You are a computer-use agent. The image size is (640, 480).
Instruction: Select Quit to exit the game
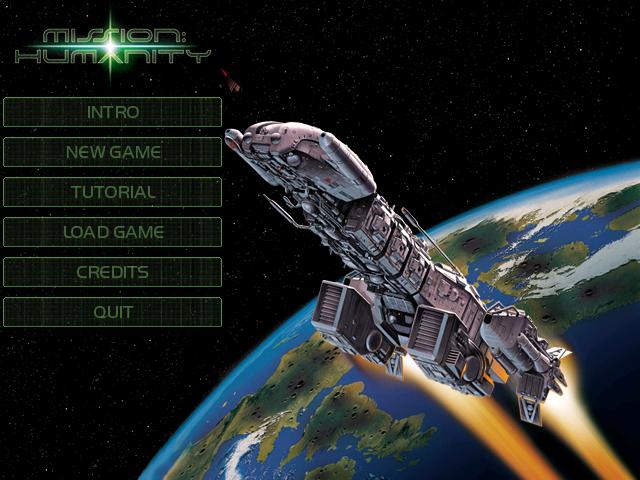[x=113, y=312]
